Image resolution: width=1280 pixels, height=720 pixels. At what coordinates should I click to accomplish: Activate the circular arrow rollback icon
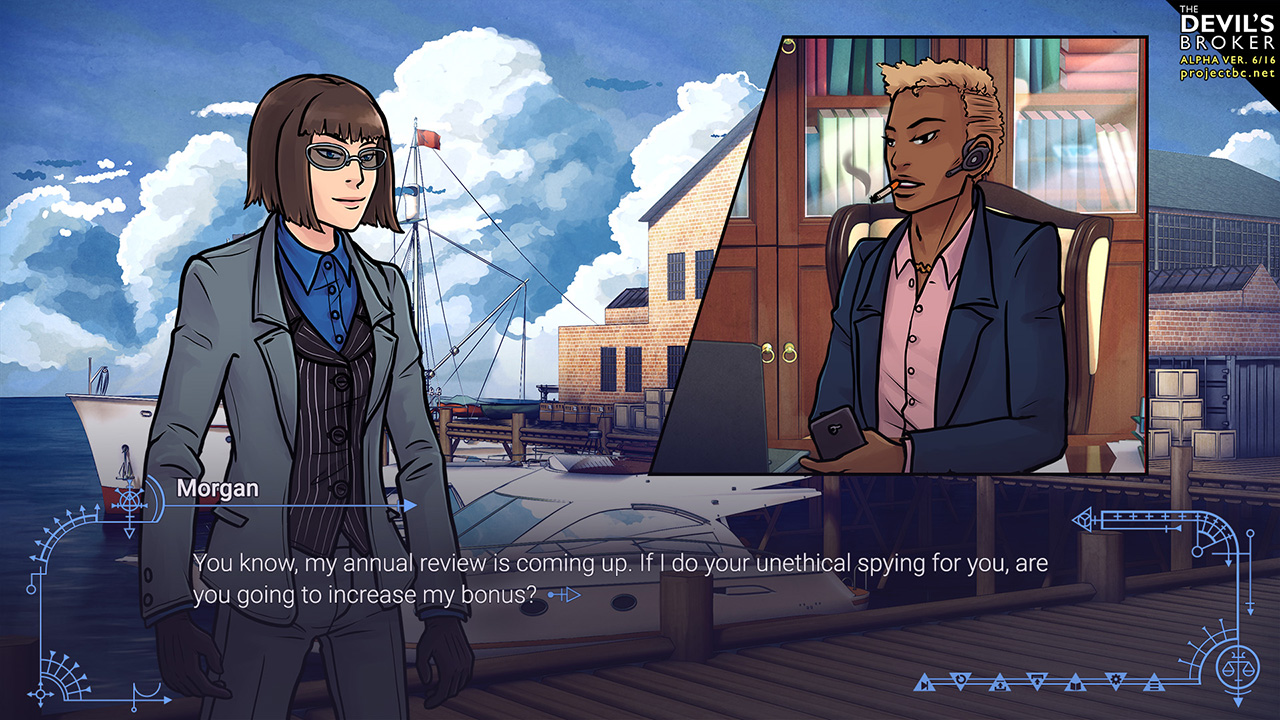click(x=960, y=680)
